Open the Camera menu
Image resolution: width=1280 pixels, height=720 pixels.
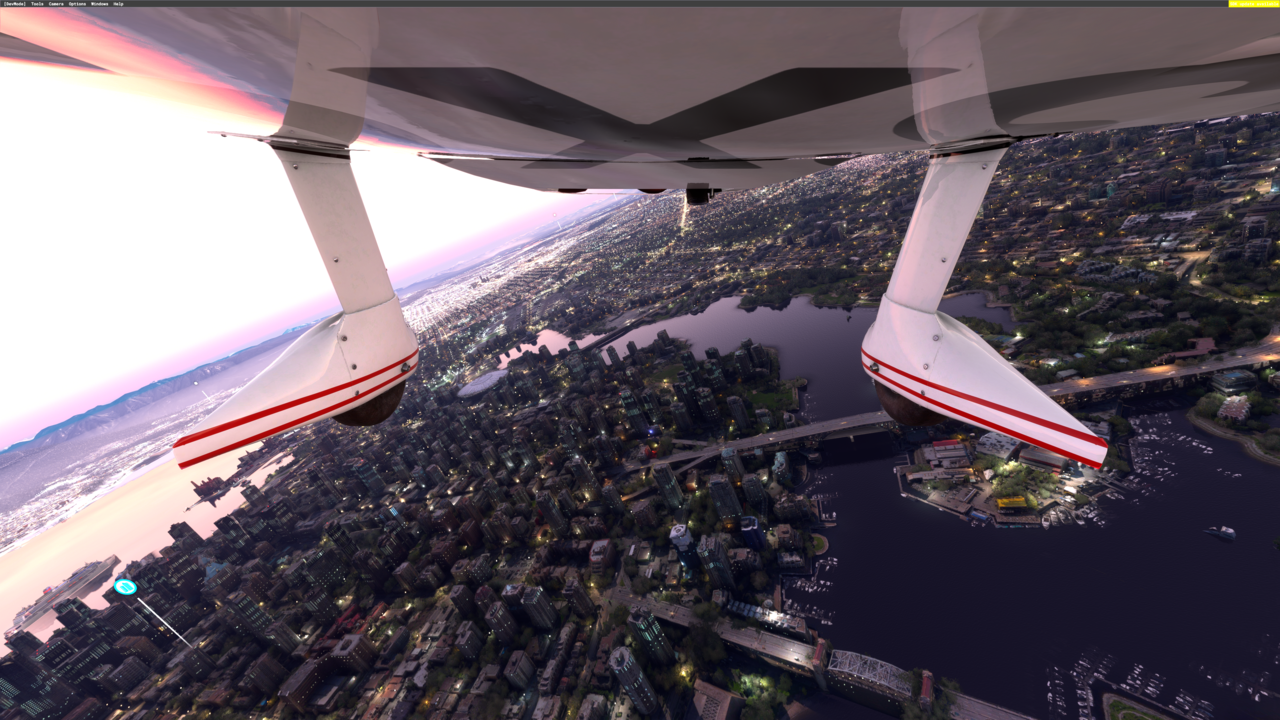click(56, 4)
